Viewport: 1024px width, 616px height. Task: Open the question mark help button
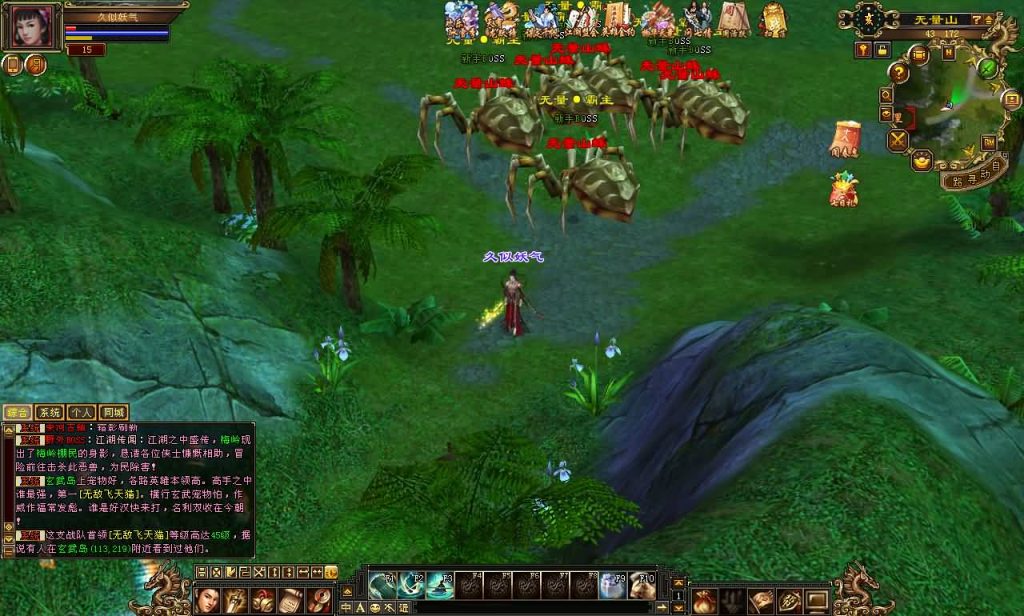pos(899,73)
